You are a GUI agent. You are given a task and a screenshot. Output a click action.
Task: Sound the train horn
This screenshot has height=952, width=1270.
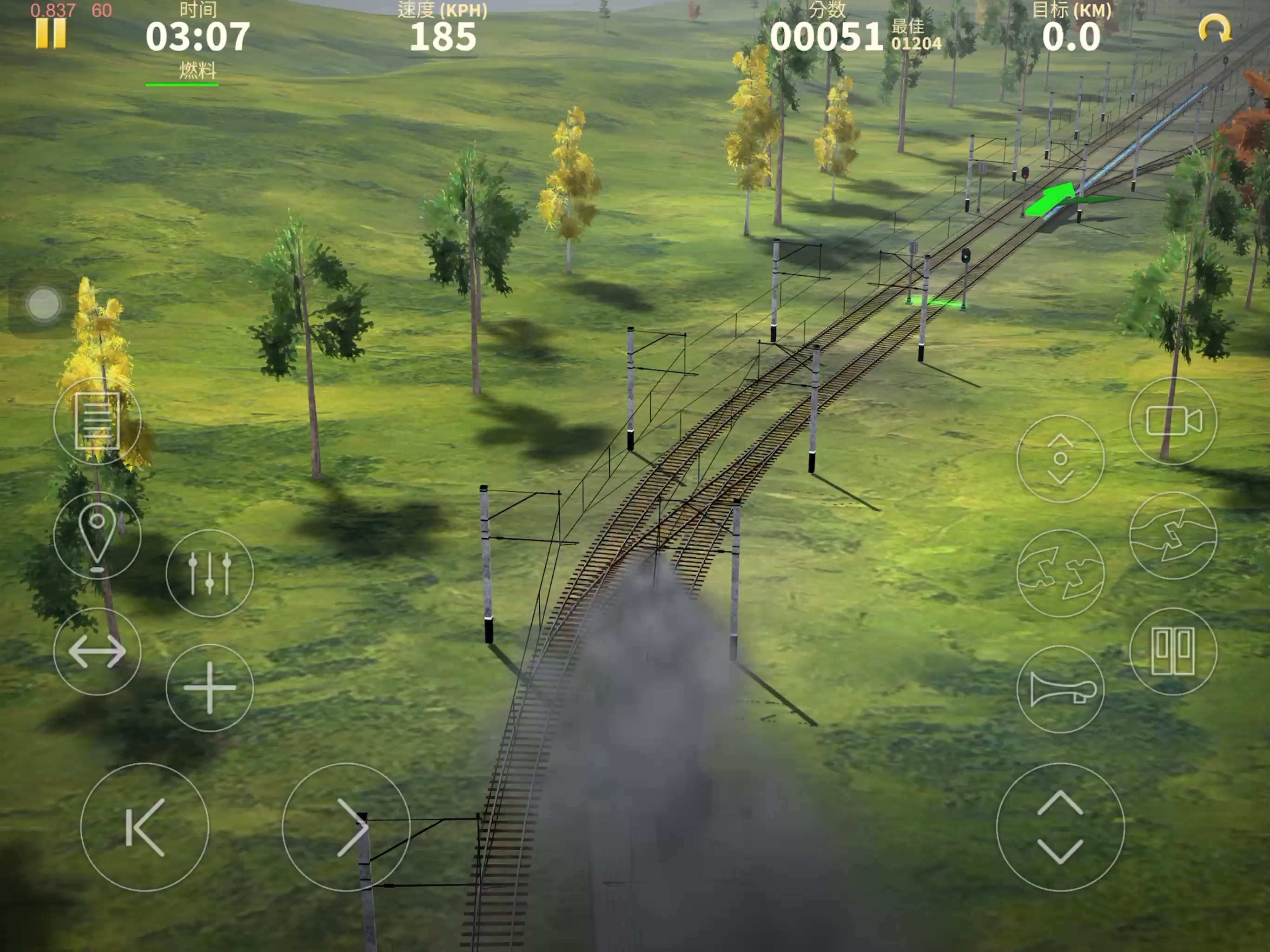(x=1060, y=689)
